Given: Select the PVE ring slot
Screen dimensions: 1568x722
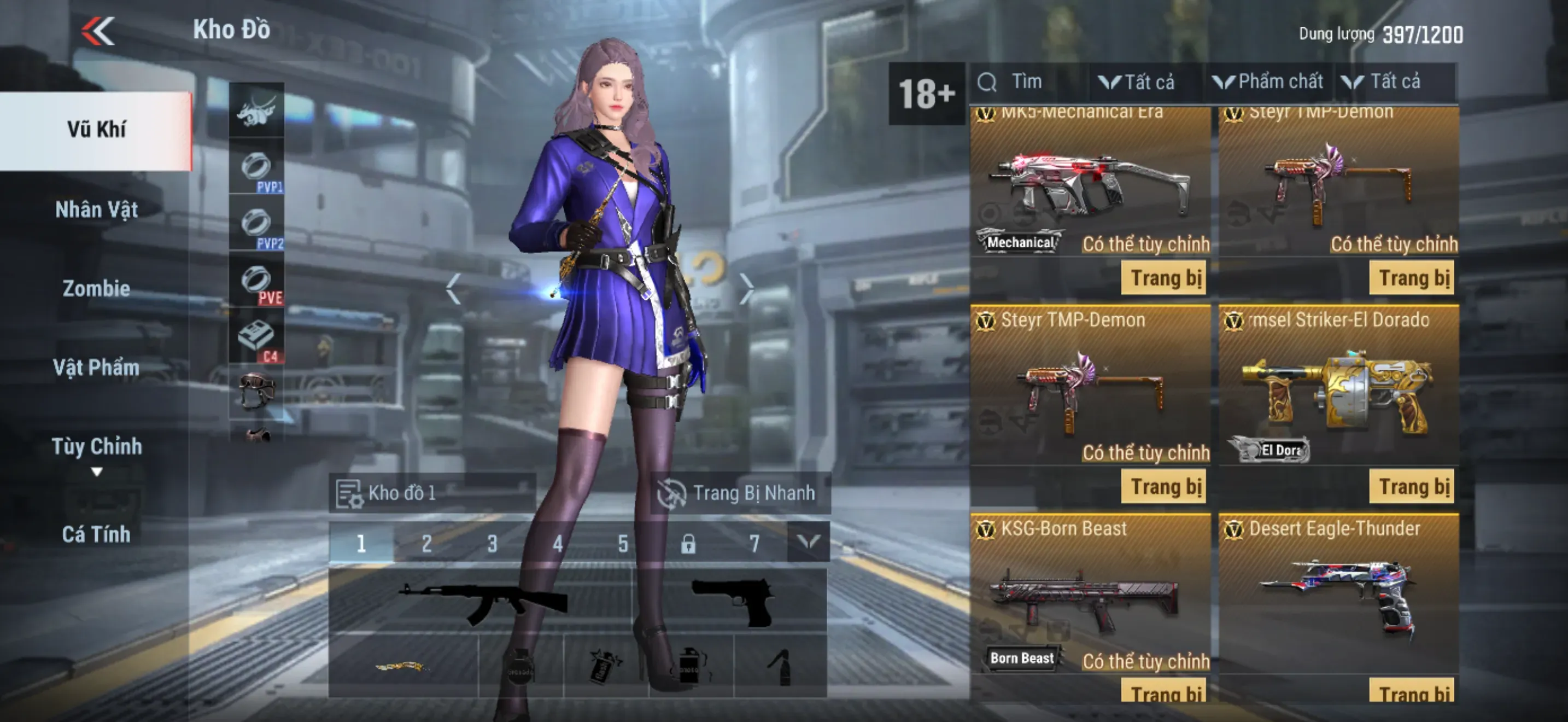Looking at the screenshot, I should 256,282.
